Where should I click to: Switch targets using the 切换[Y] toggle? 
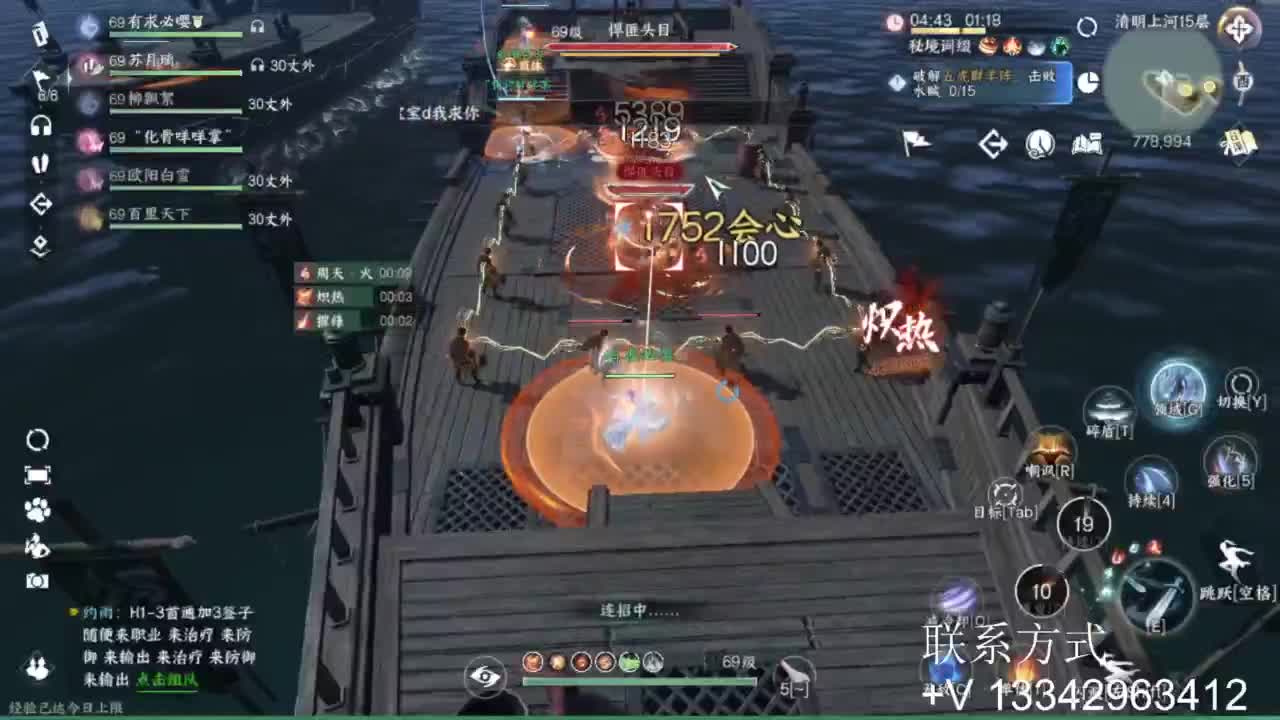tap(1240, 384)
